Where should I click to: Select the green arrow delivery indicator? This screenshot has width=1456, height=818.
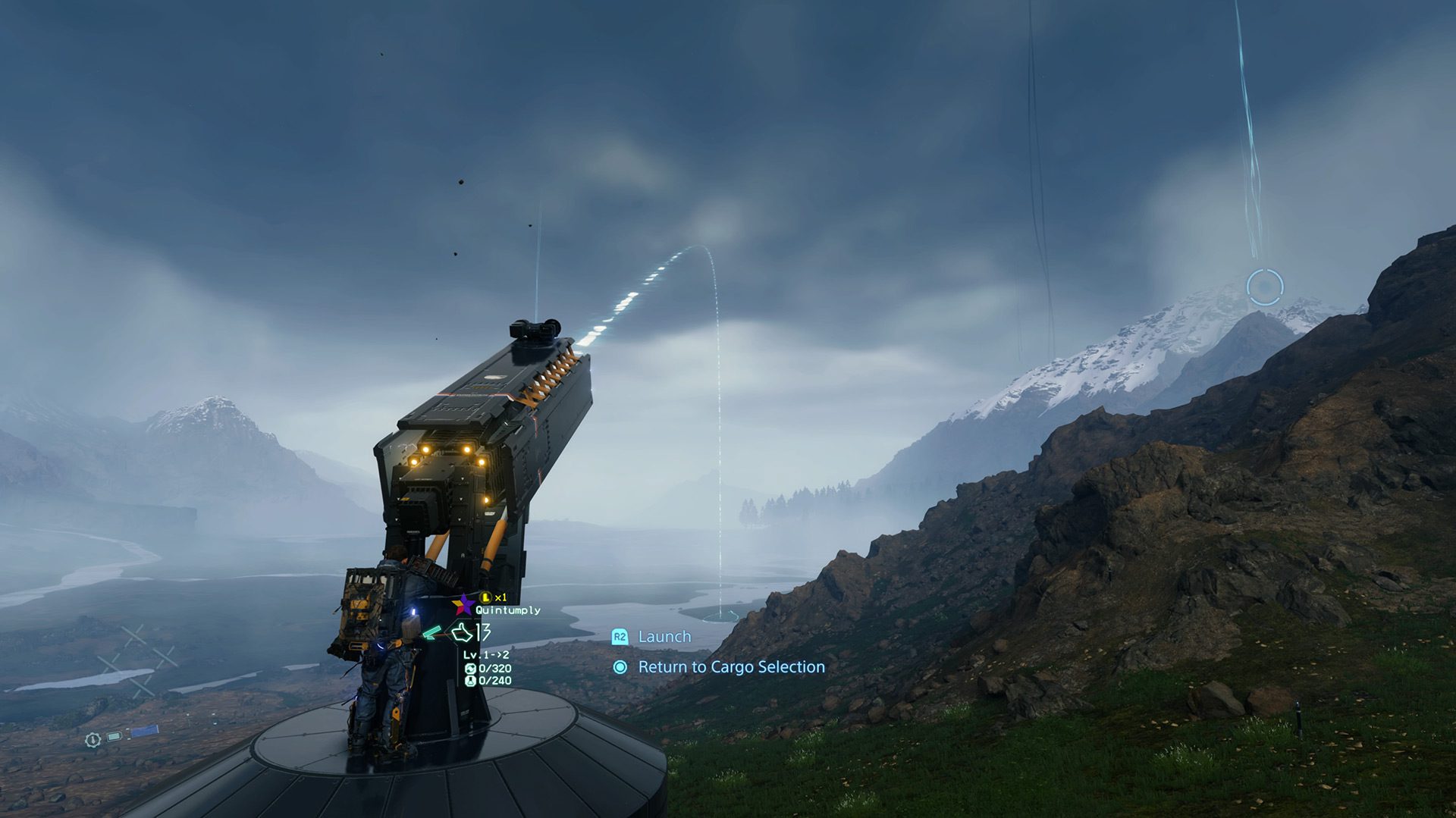pyautogui.click(x=432, y=632)
